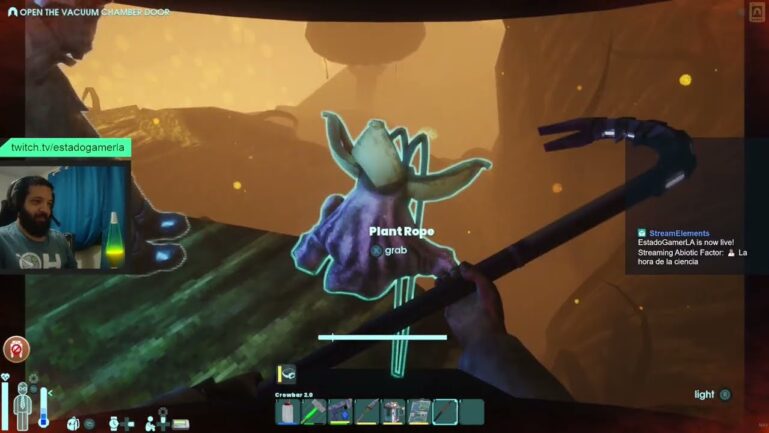Equip the green-handled hammer from hotbar
The width and height of the screenshot is (769, 433).
click(314, 411)
